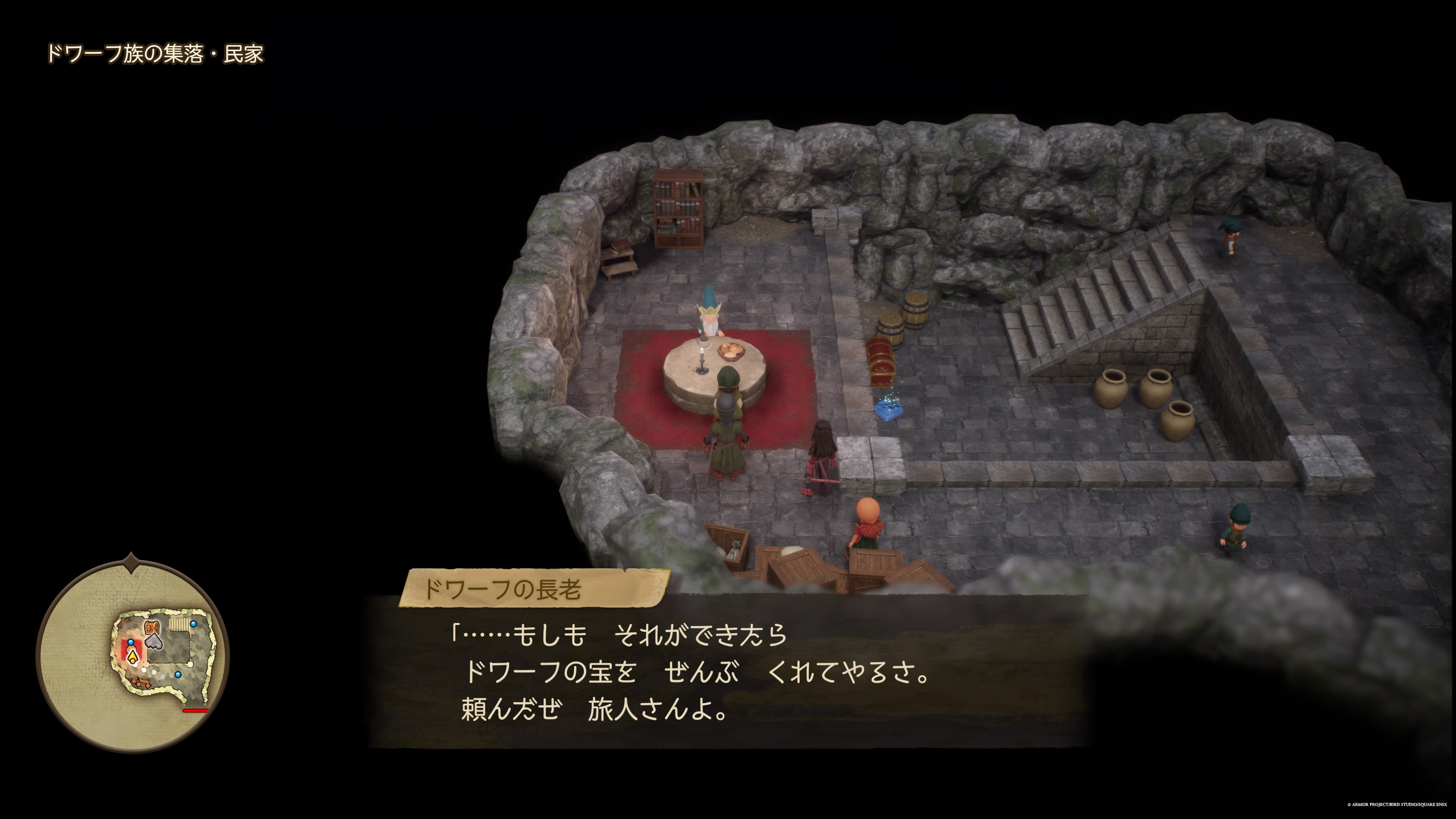Viewport: 1456px width, 819px height.
Task: Click the grey boulder icon on the minimap
Action: [x=154, y=643]
